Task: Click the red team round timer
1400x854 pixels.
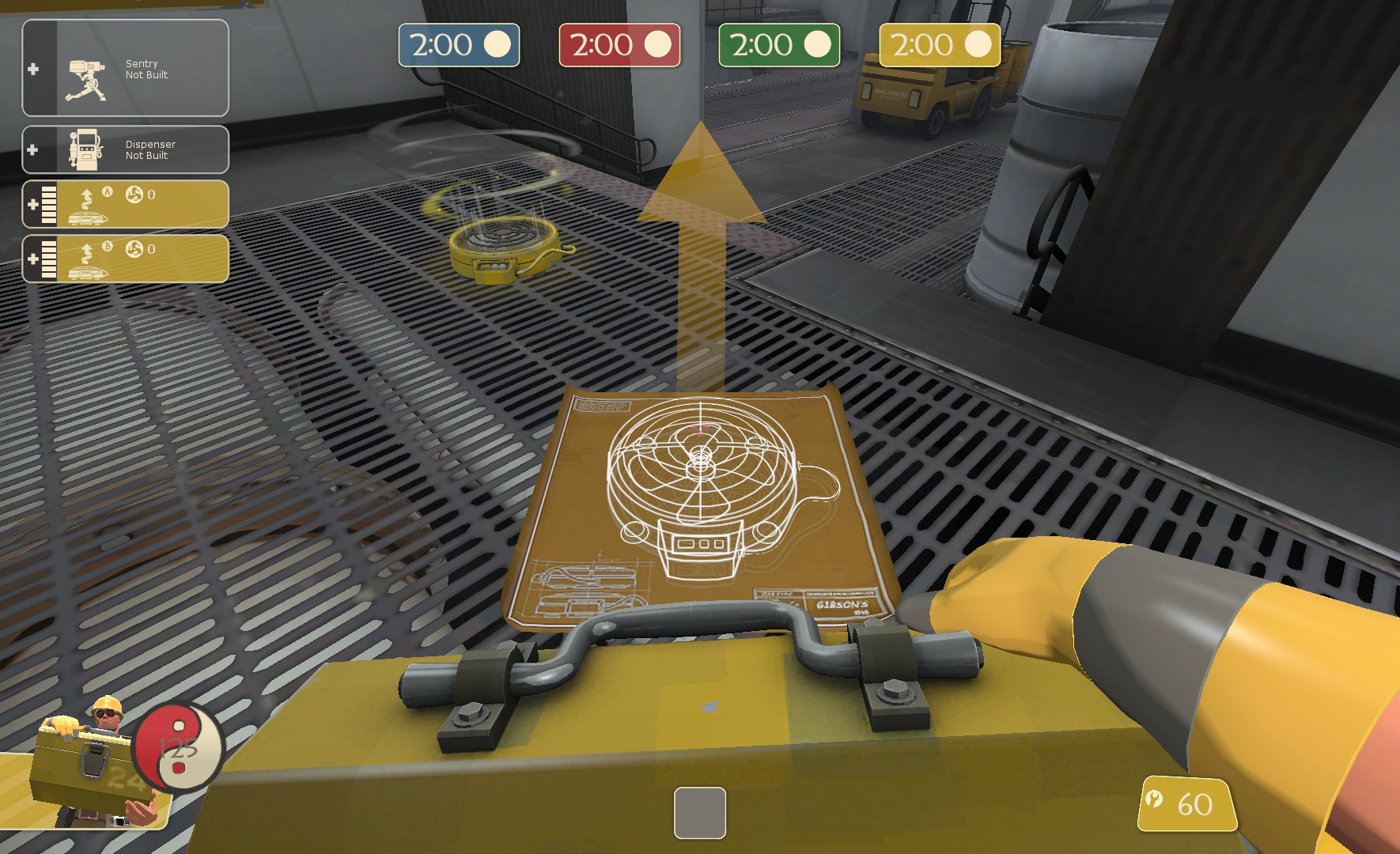Action: point(619,45)
